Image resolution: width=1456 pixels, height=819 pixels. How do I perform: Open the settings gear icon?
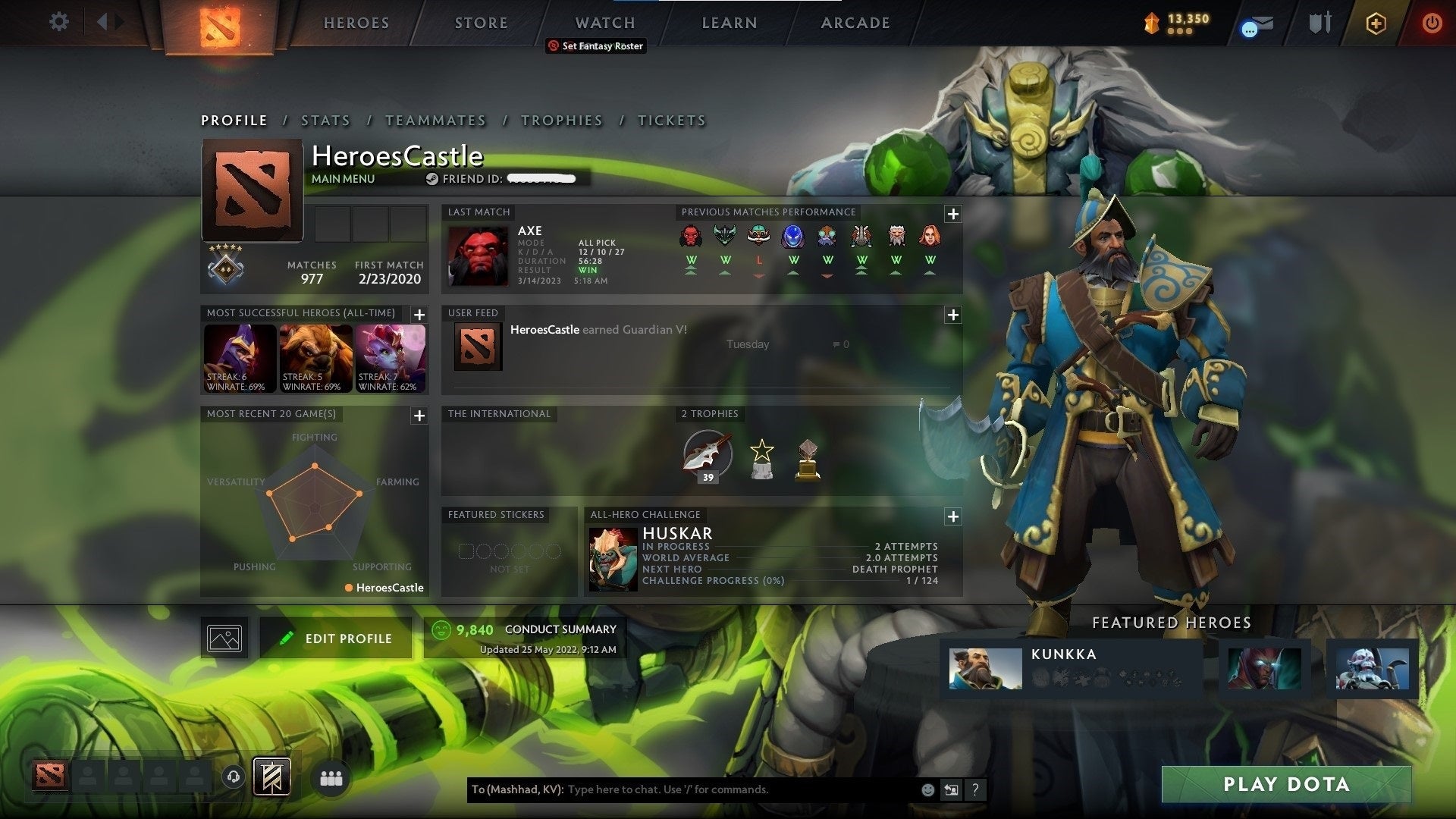[58, 22]
